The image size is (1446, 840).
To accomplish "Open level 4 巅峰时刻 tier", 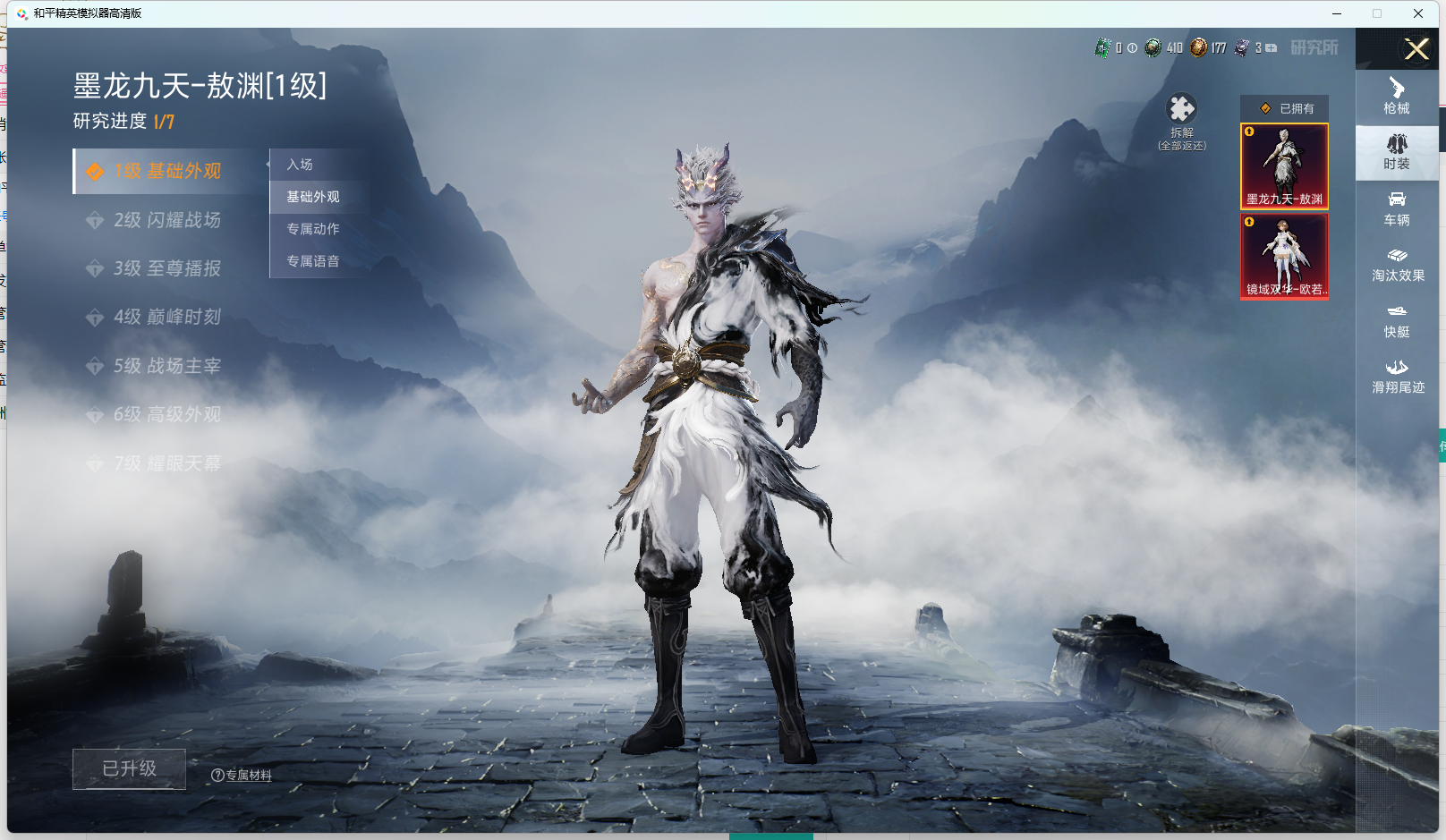I will click(166, 317).
